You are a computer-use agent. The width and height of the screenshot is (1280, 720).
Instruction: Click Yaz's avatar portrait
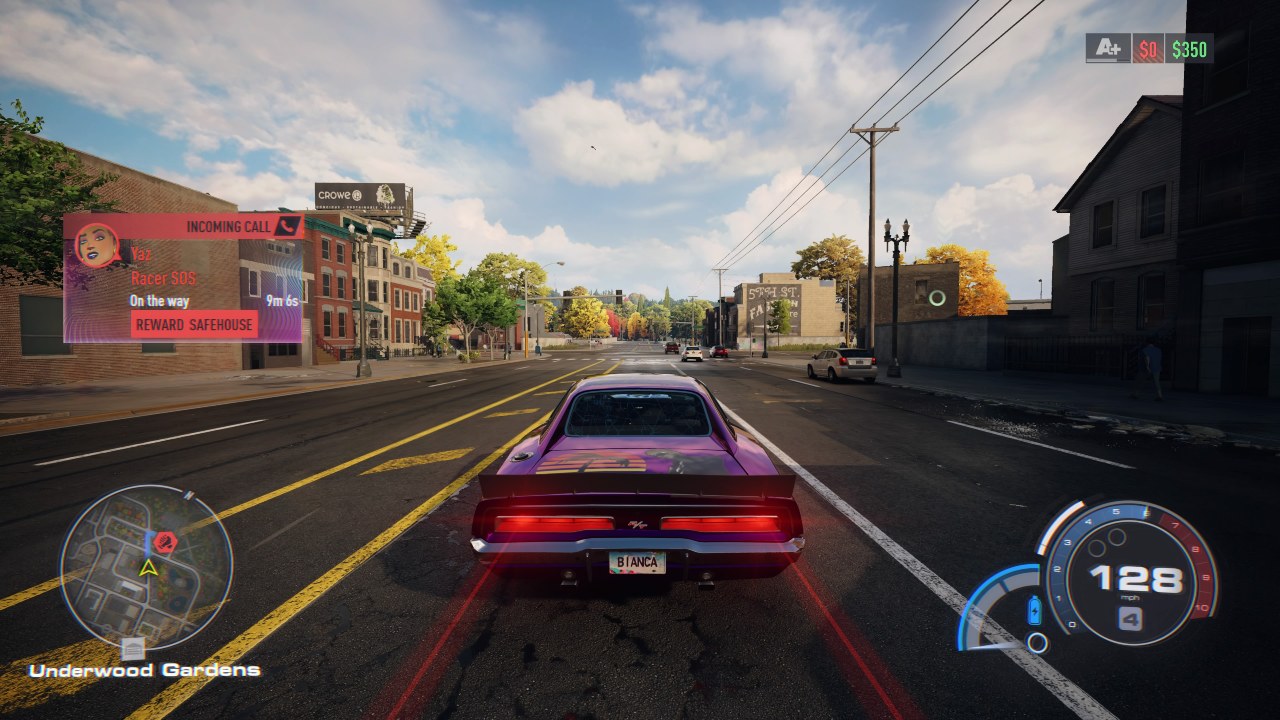click(95, 248)
